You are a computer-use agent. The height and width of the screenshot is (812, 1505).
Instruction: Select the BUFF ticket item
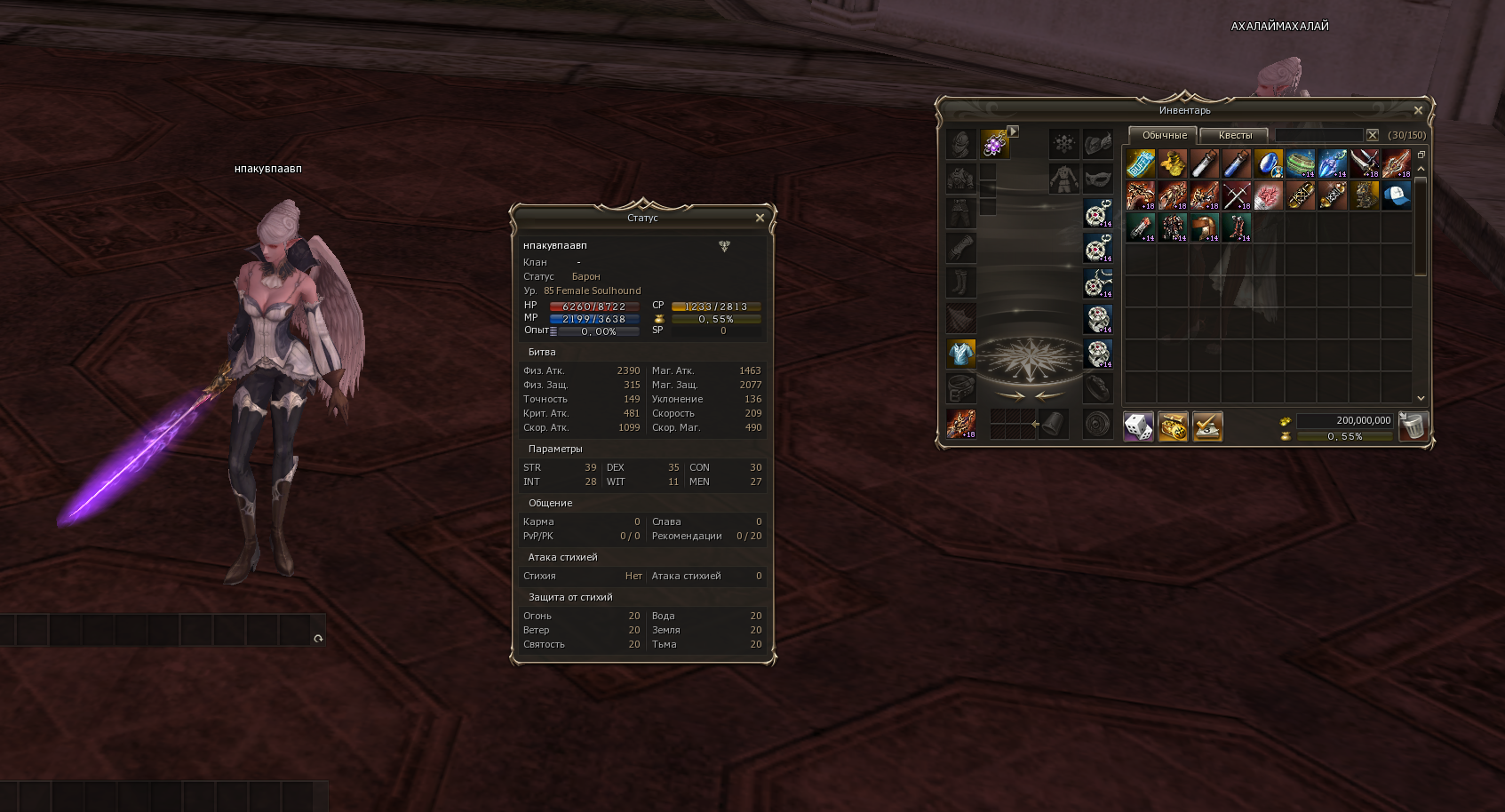[x=1141, y=163]
